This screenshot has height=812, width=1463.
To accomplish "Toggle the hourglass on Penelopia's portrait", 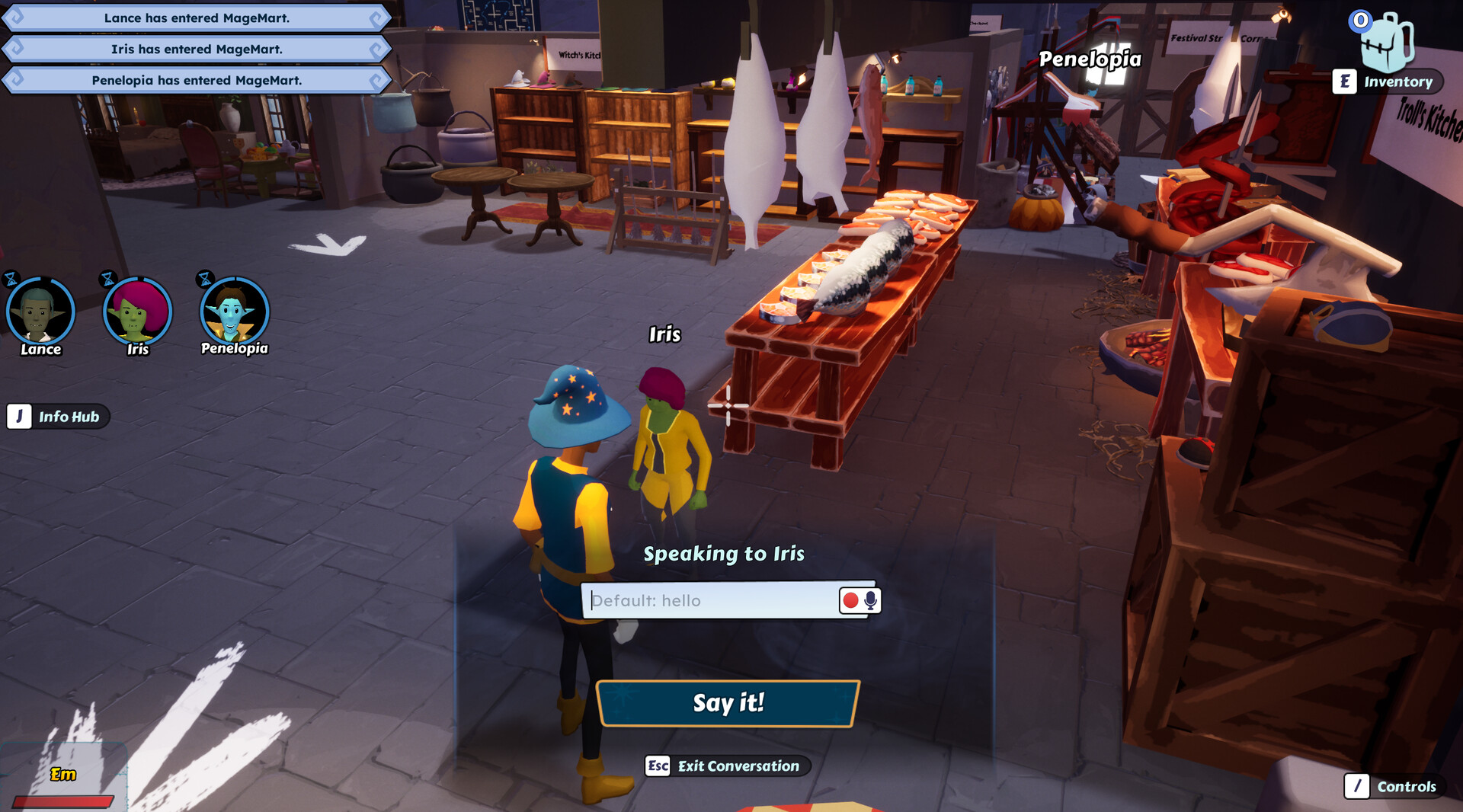I will (x=204, y=277).
